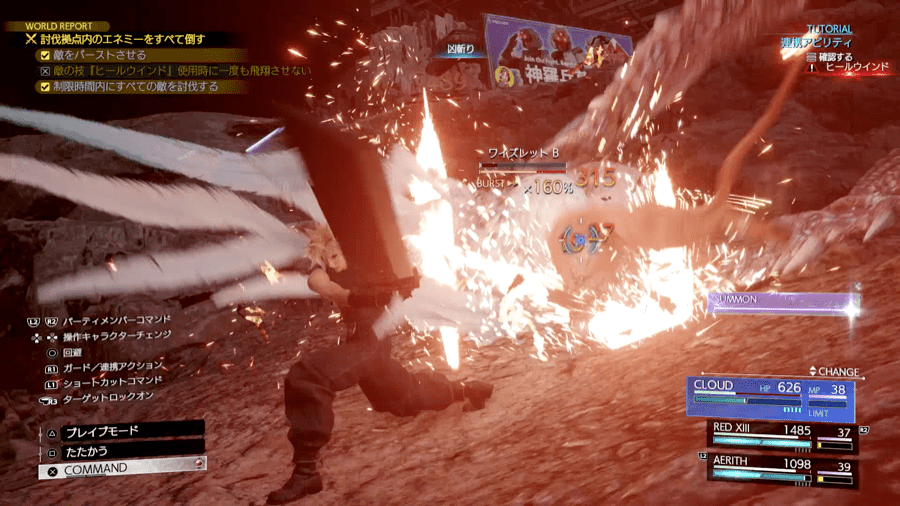Select the たたかう attack command
Image resolution: width=900 pixels, height=506 pixels.
pos(122,449)
